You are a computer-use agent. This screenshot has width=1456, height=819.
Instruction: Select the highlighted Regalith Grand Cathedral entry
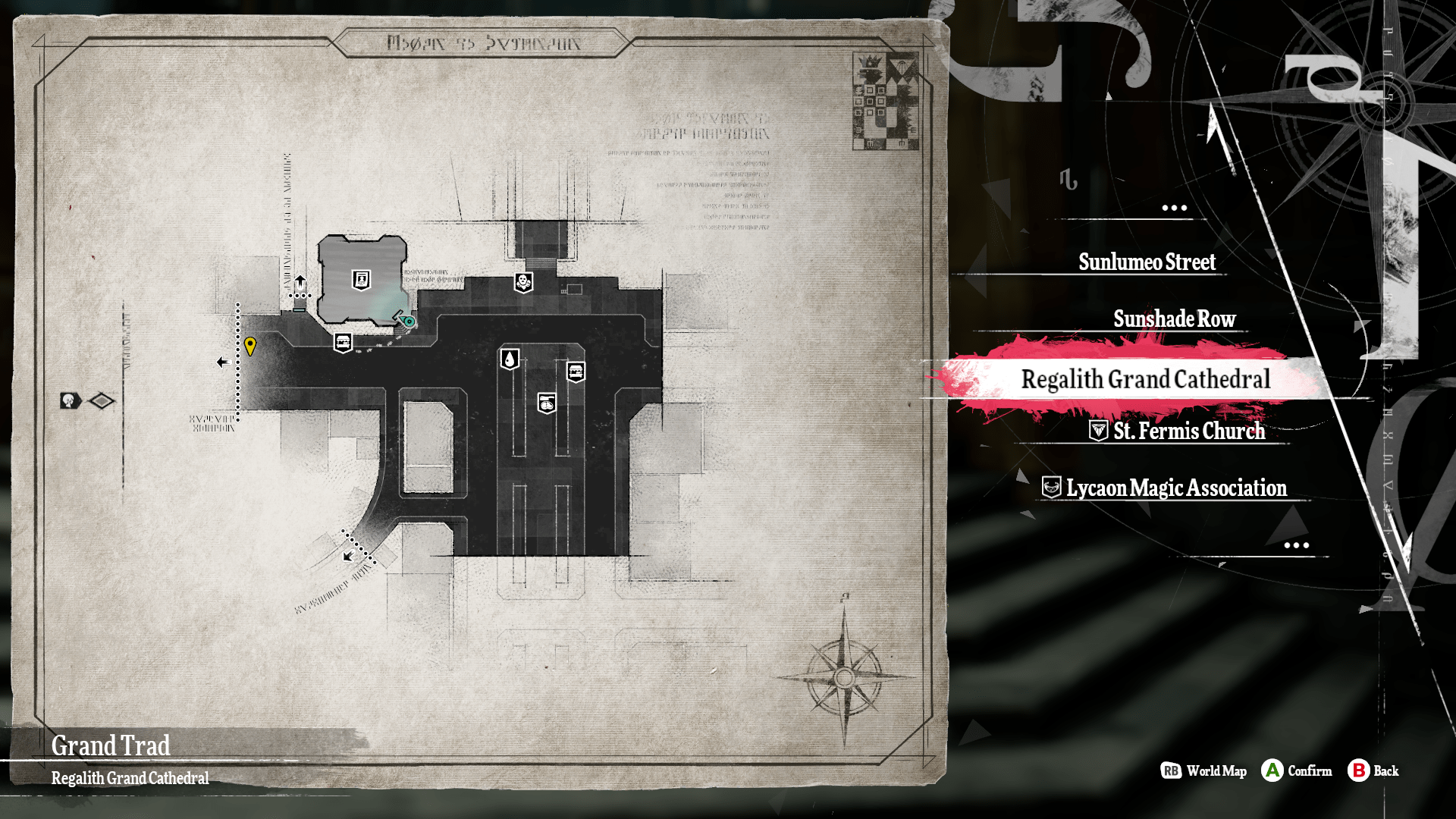point(1145,379)
